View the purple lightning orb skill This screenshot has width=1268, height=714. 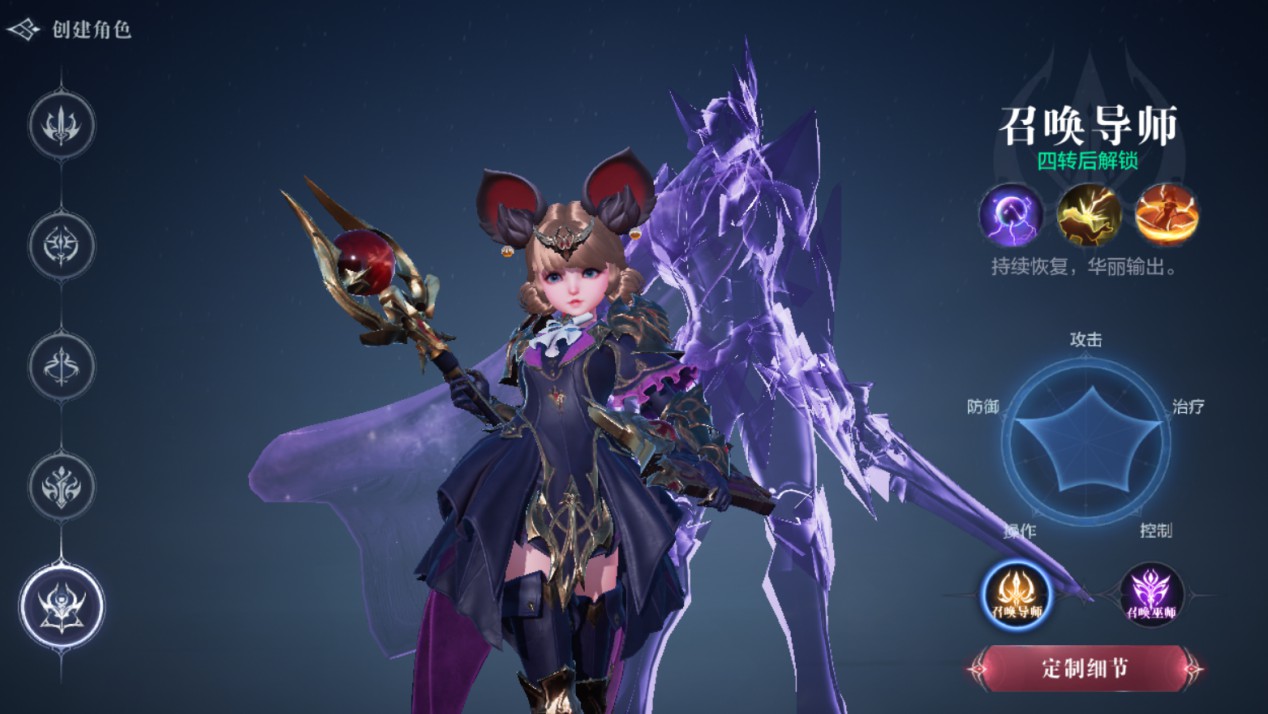click(1010, 215)
